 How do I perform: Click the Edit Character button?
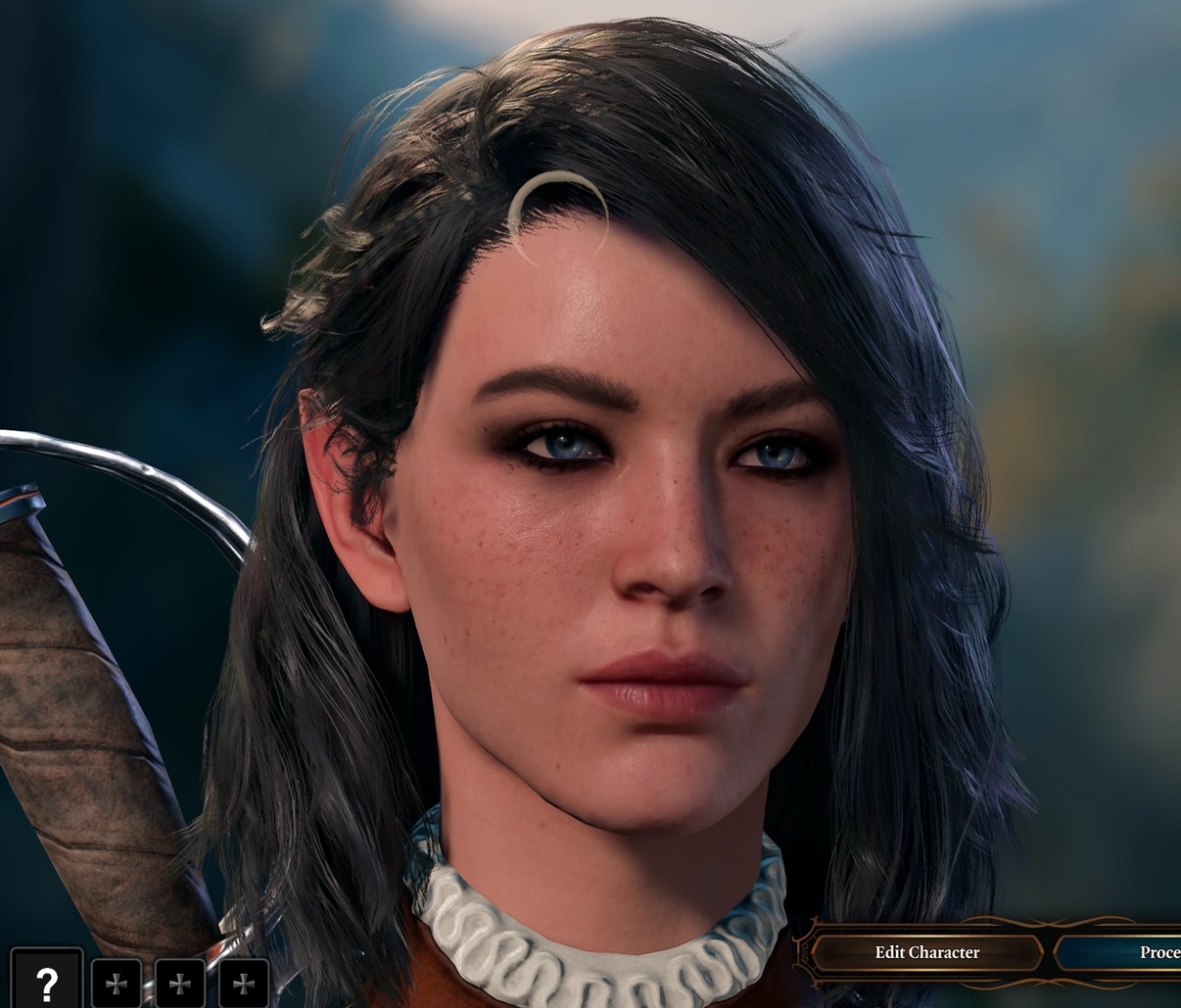tap(926, 952)
